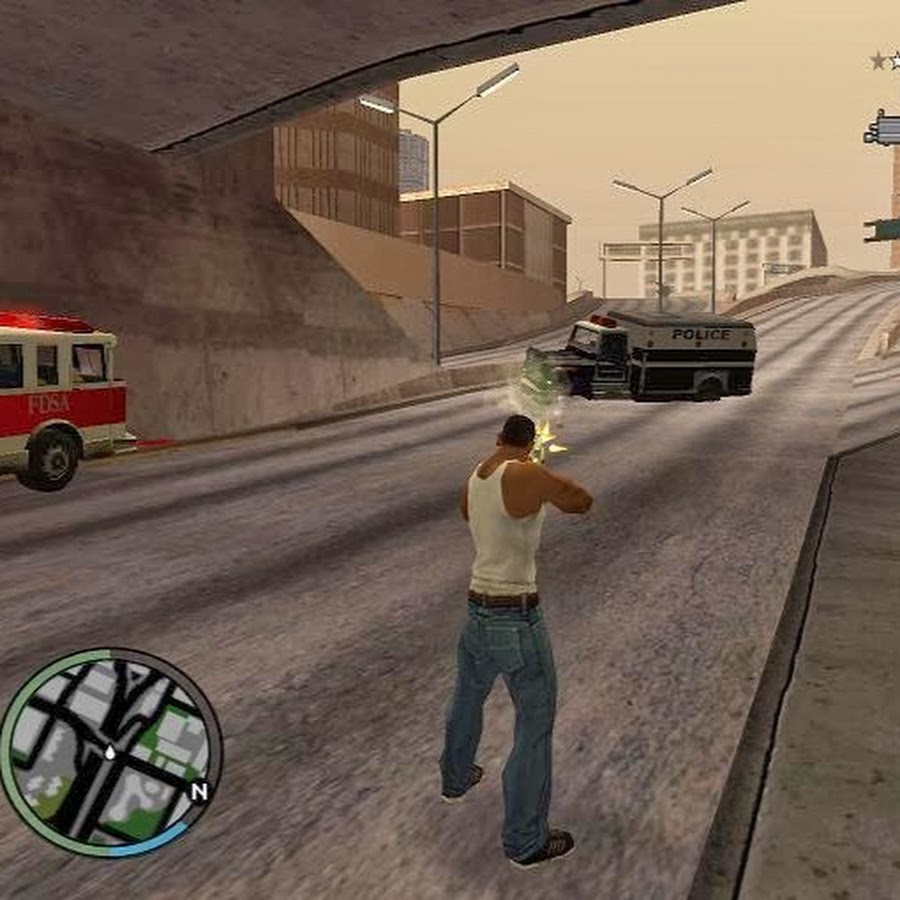Click the gray weapon icon
The image size is (900, 900).
[x=883, y=130]
